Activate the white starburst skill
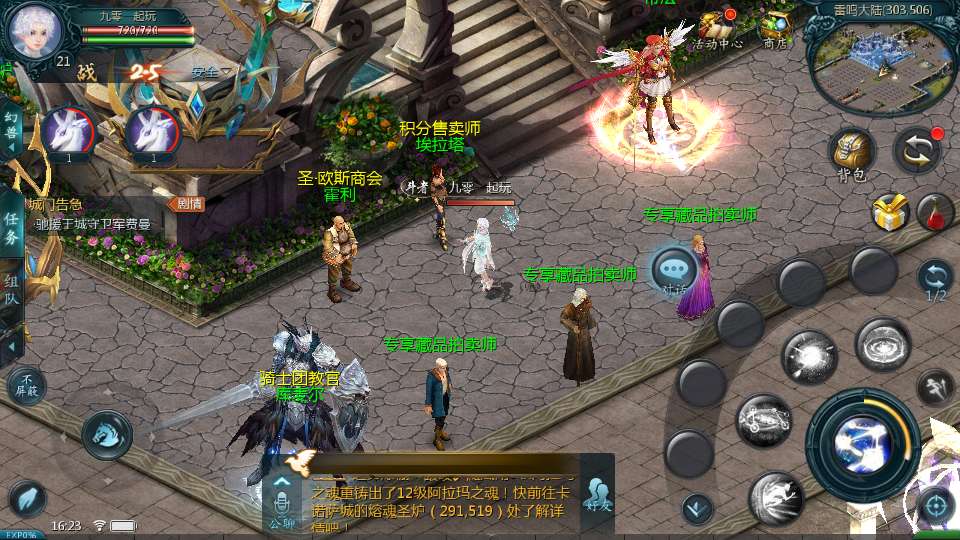 click(809, 357)
